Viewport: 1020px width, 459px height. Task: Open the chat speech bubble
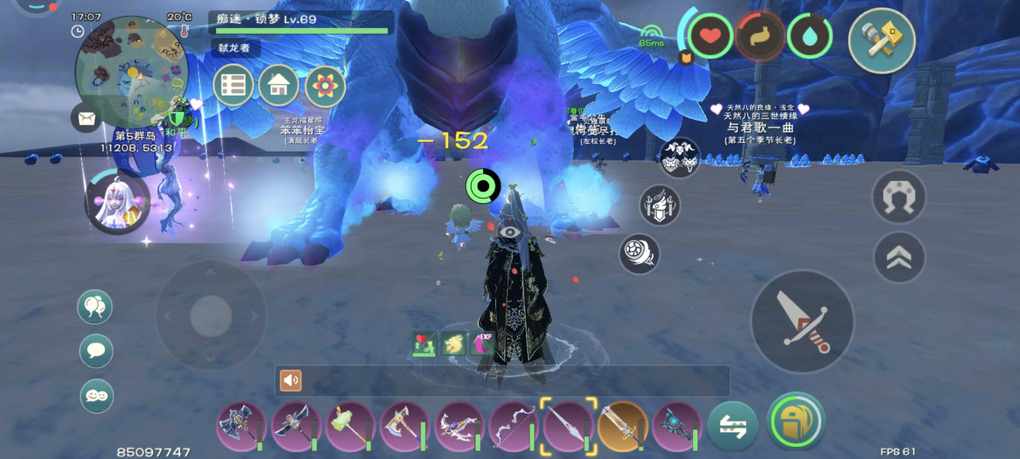click(95, 351)
